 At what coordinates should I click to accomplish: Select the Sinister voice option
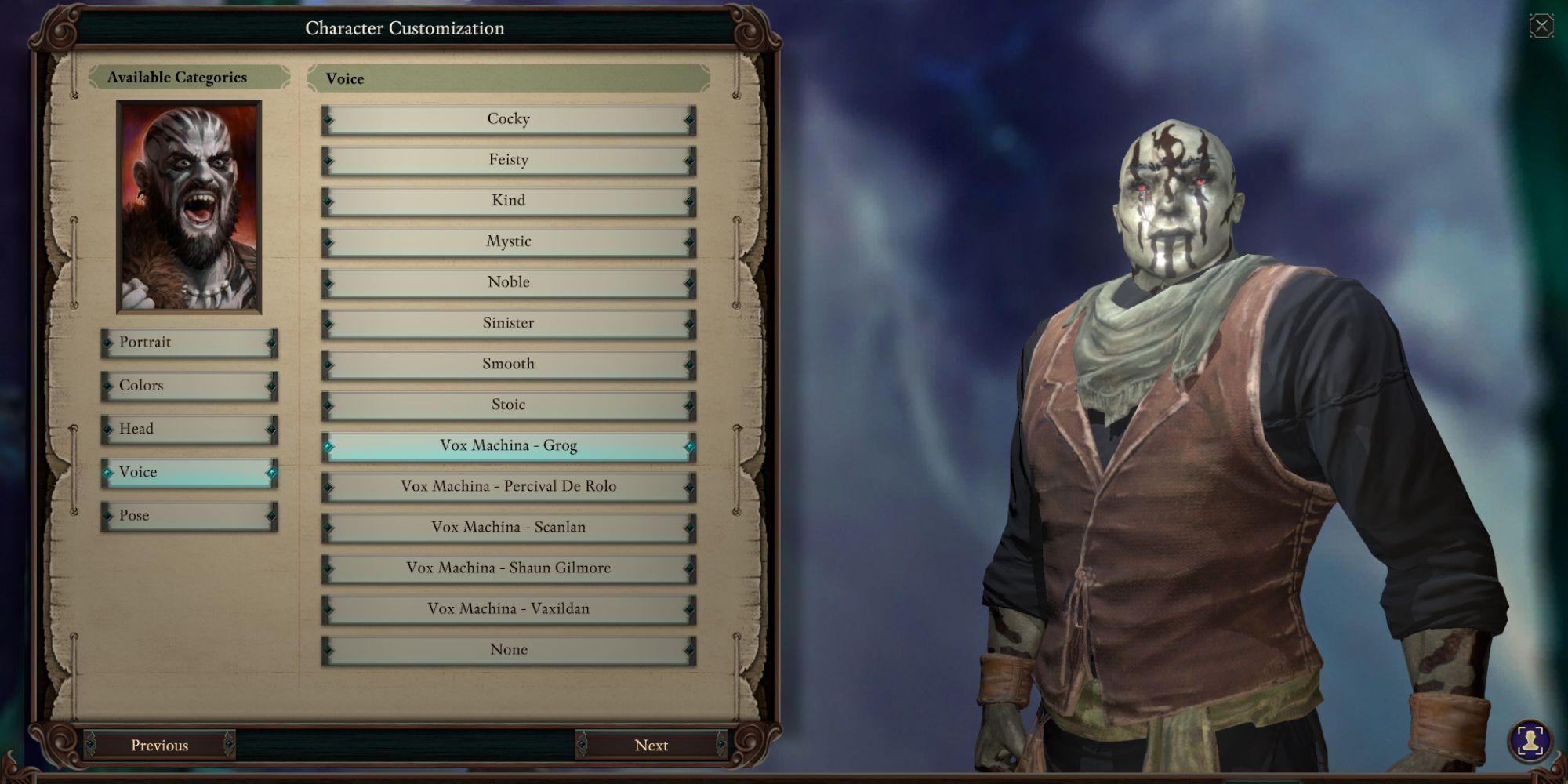(510, 322)
